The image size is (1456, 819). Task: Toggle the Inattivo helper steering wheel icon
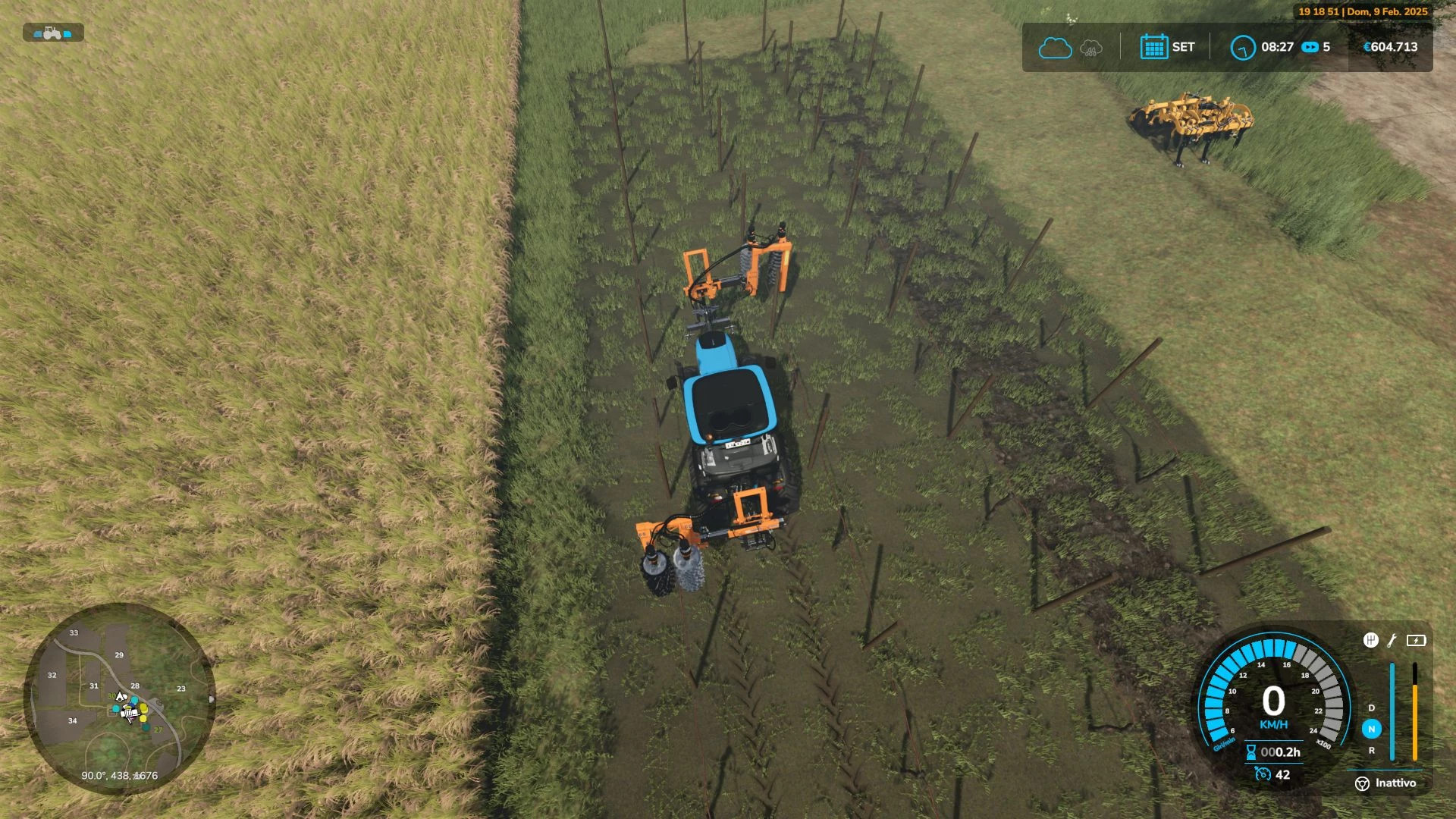pos(1362,783)
